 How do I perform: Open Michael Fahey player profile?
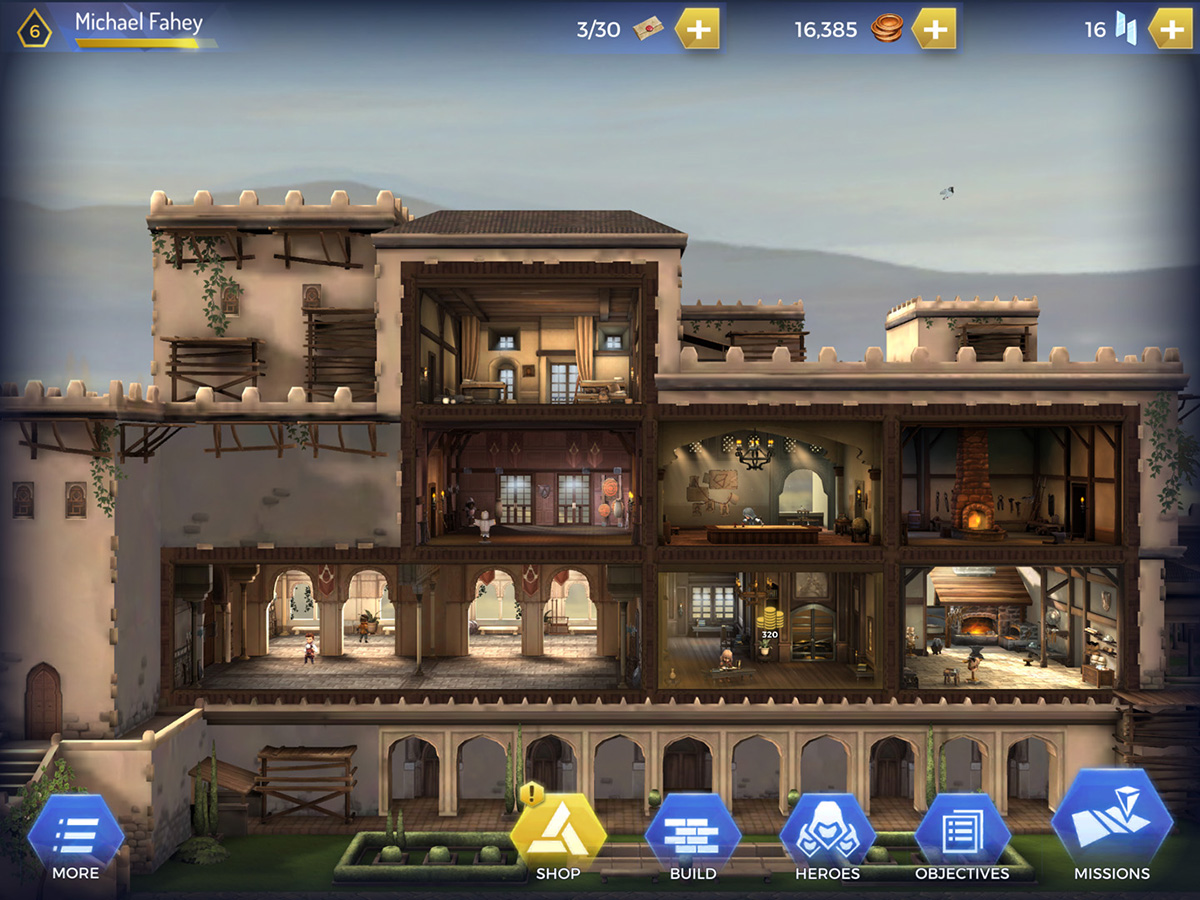138,24
